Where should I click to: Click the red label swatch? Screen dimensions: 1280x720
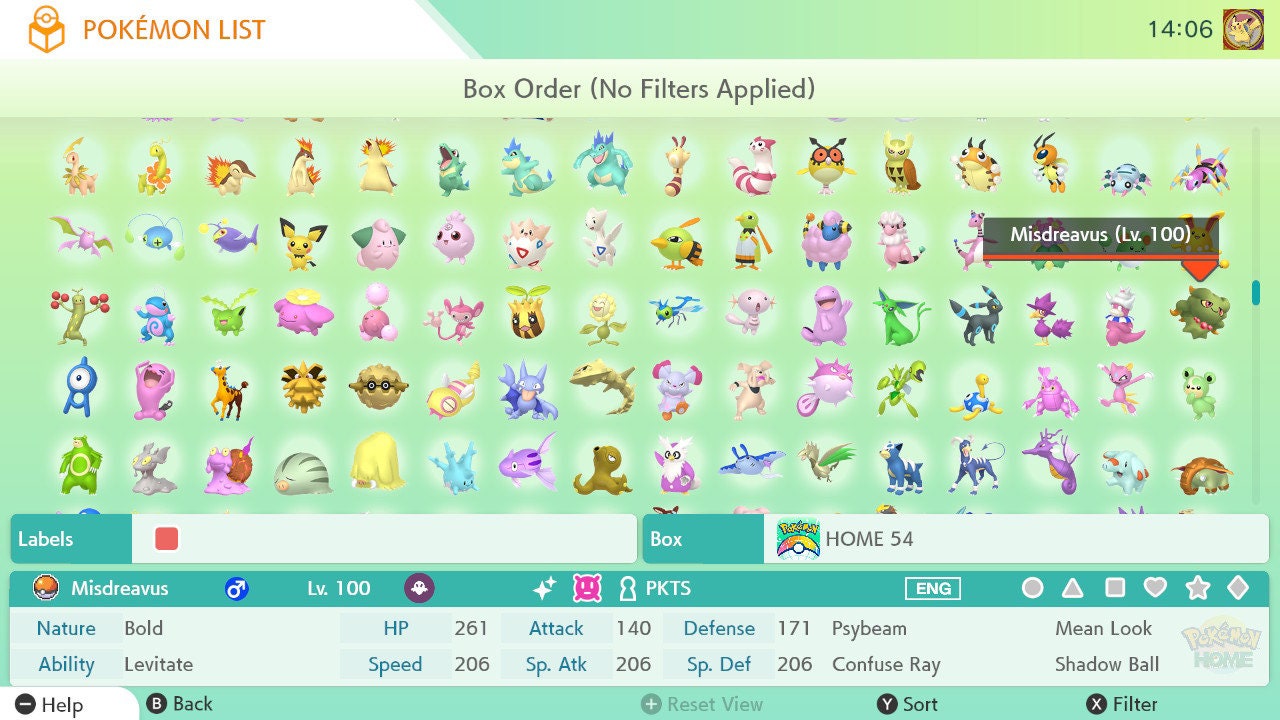point(167,539)
